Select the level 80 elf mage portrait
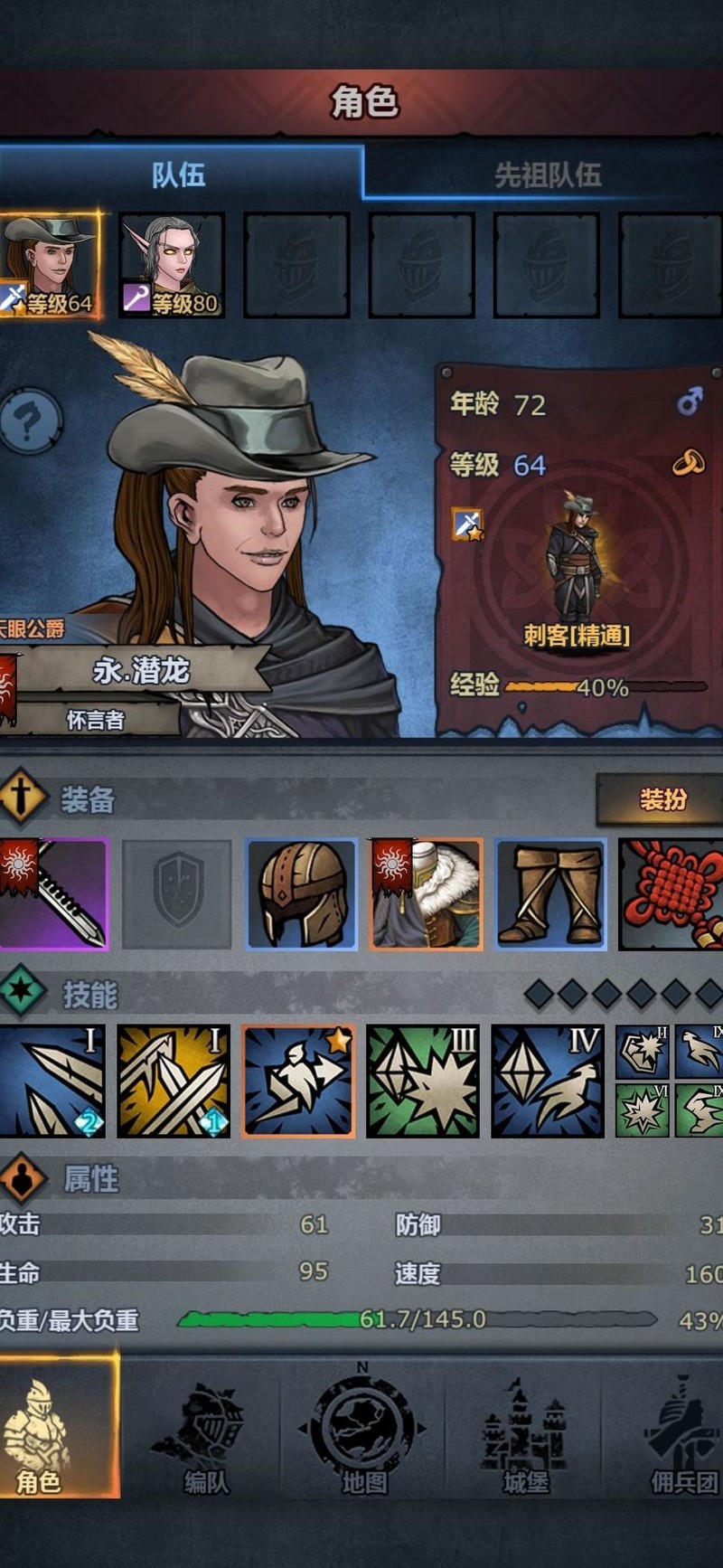The width and height of the screenshot is (723, 1568). click(x=172, y=265)
